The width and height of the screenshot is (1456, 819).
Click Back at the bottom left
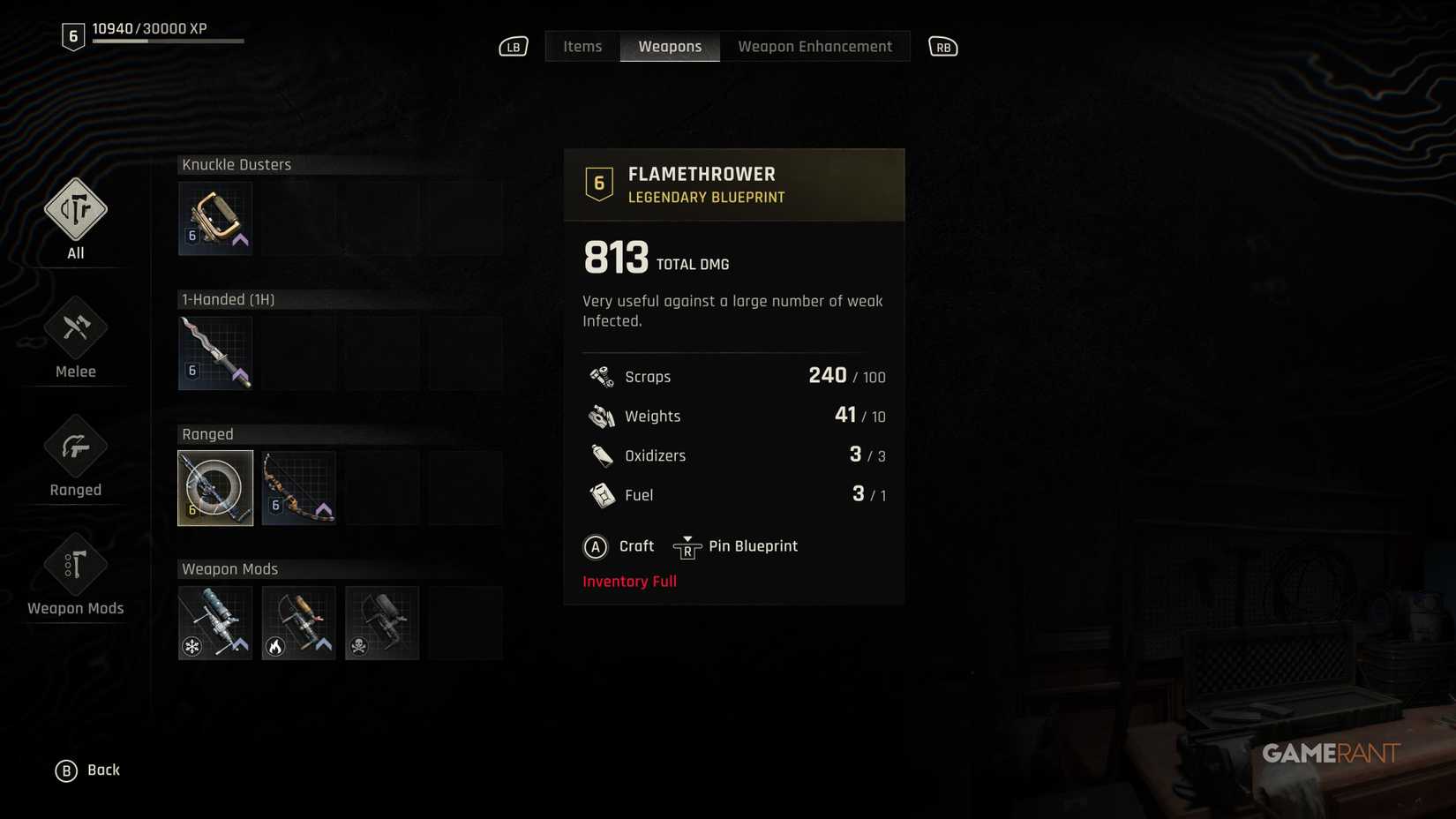89,769
